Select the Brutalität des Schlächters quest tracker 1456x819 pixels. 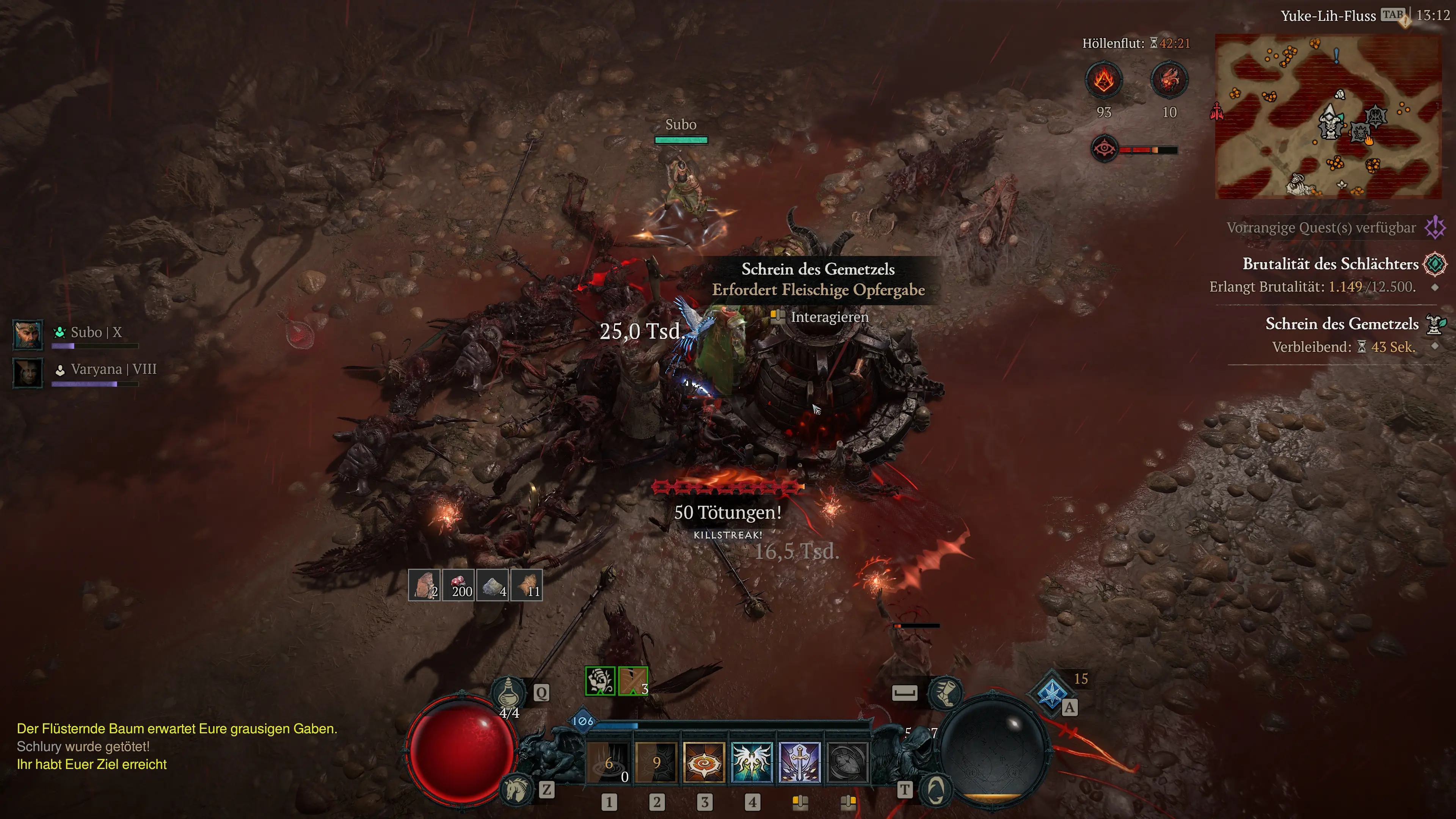tap(1330, 264)
